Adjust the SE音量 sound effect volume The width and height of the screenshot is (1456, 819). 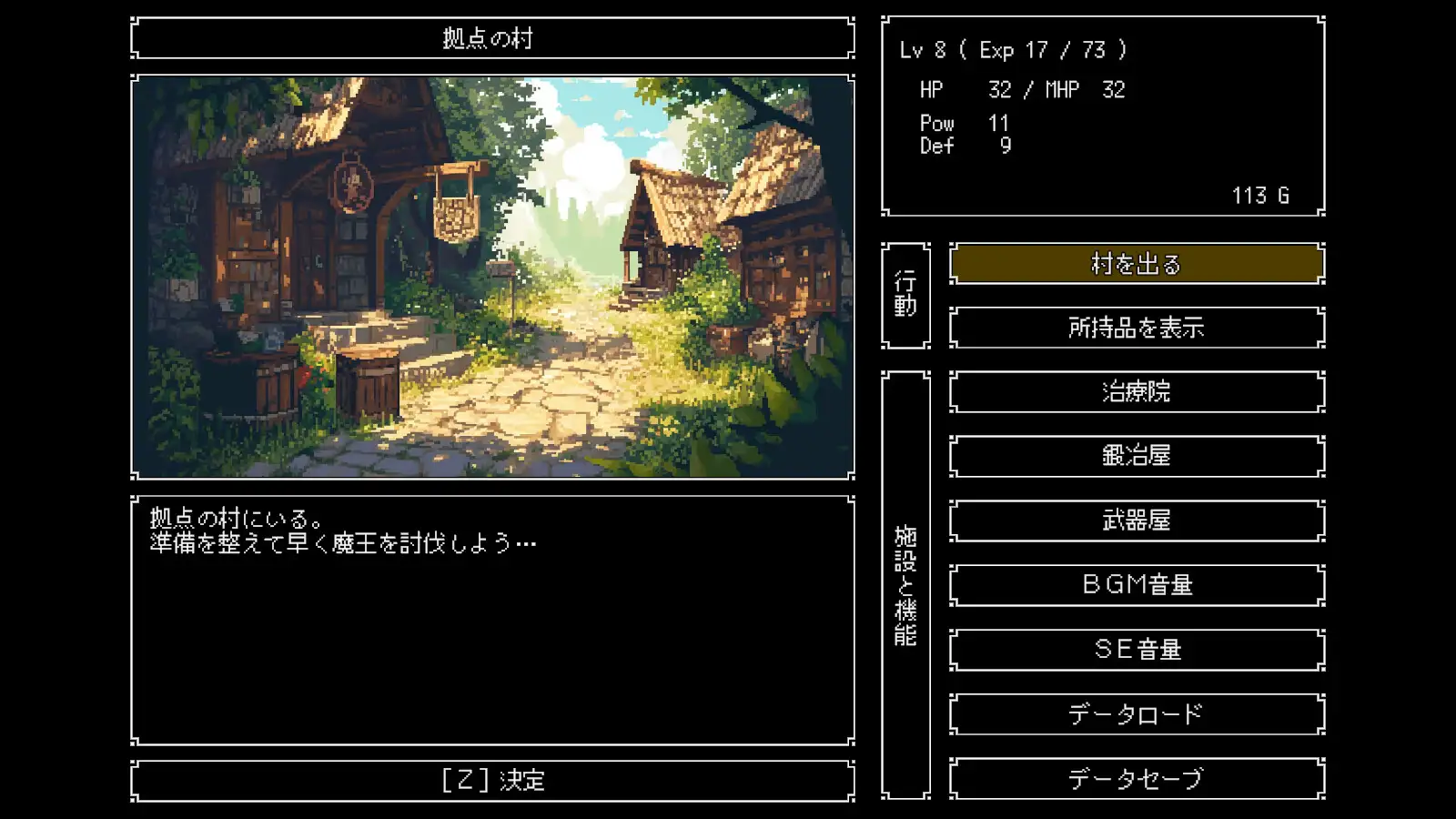click(x=1137, y=649)
